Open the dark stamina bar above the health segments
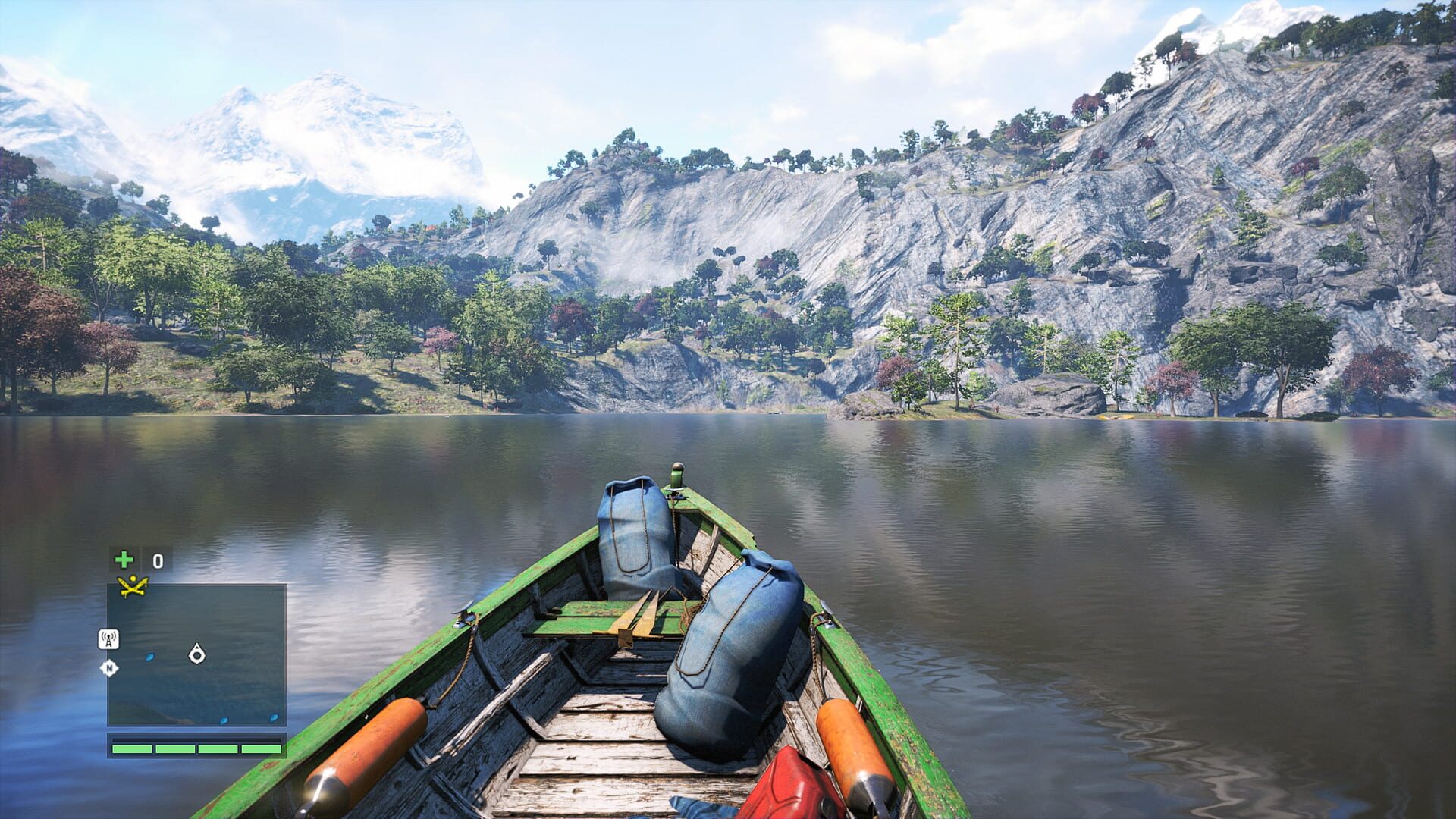The width and height of the screenshot is (1456, 819). [196, 739]
